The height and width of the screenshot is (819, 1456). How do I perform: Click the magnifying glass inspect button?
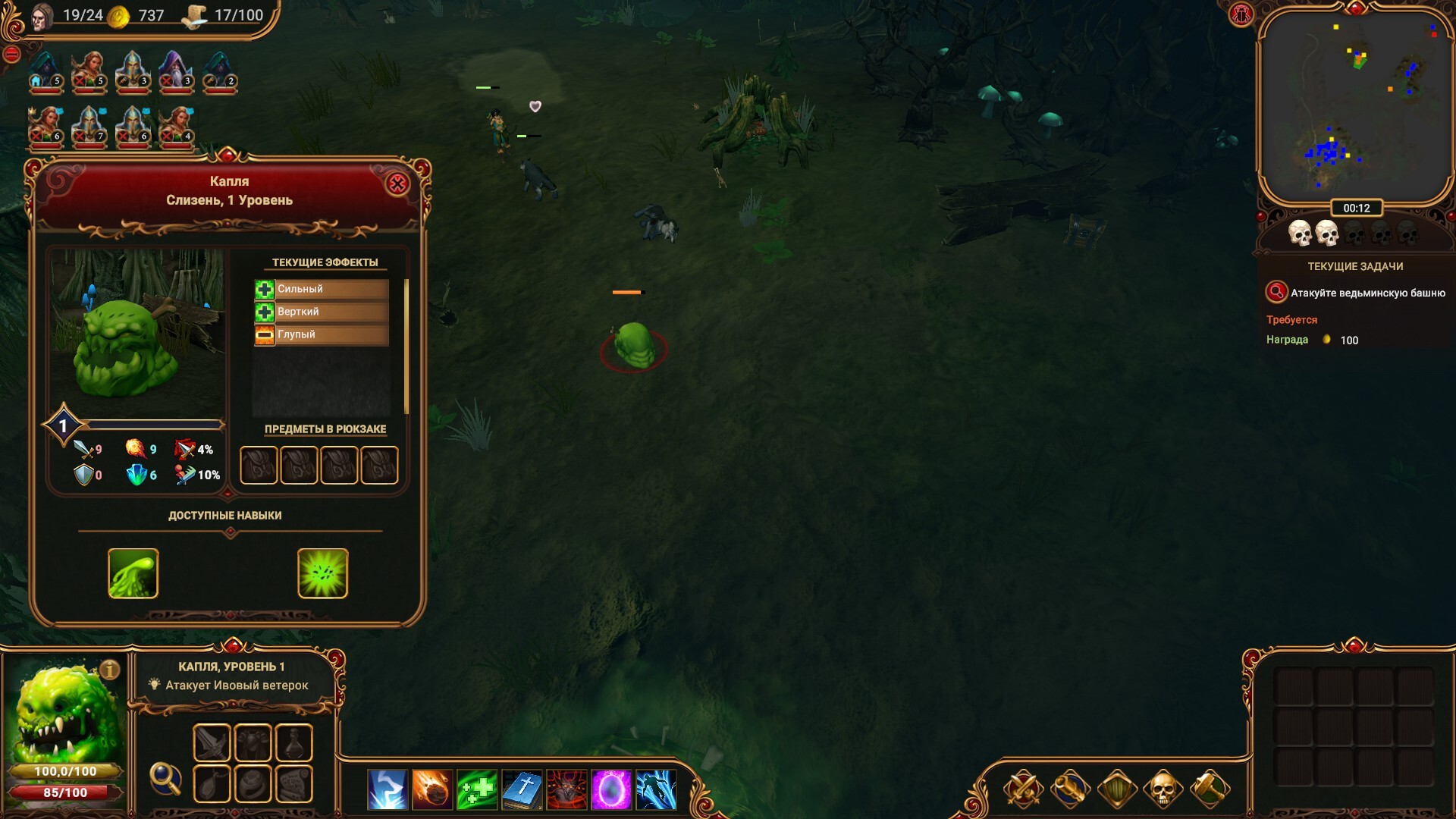pos(165,777)
